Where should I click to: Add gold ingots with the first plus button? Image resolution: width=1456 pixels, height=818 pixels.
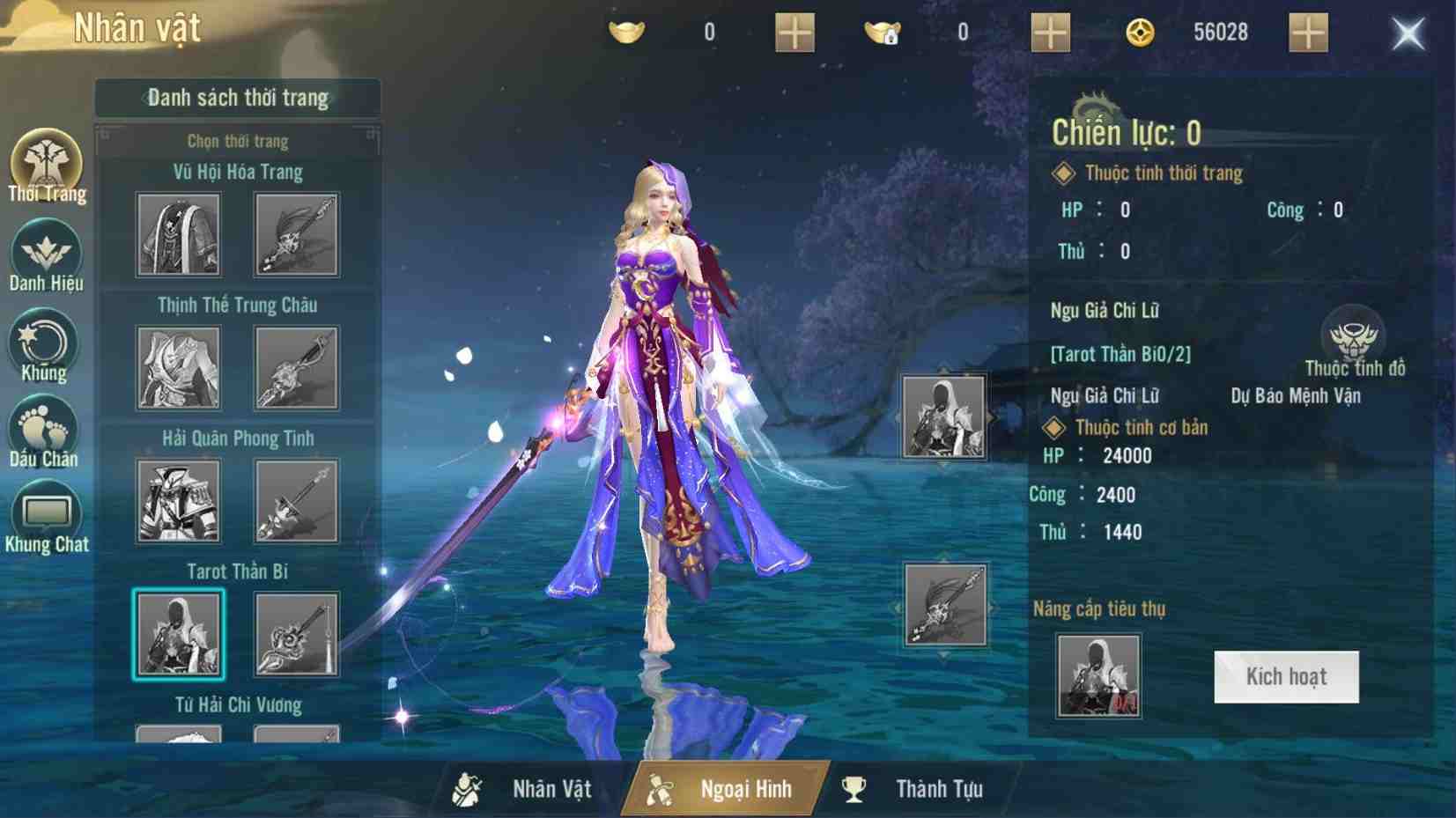tap(794, 33)
